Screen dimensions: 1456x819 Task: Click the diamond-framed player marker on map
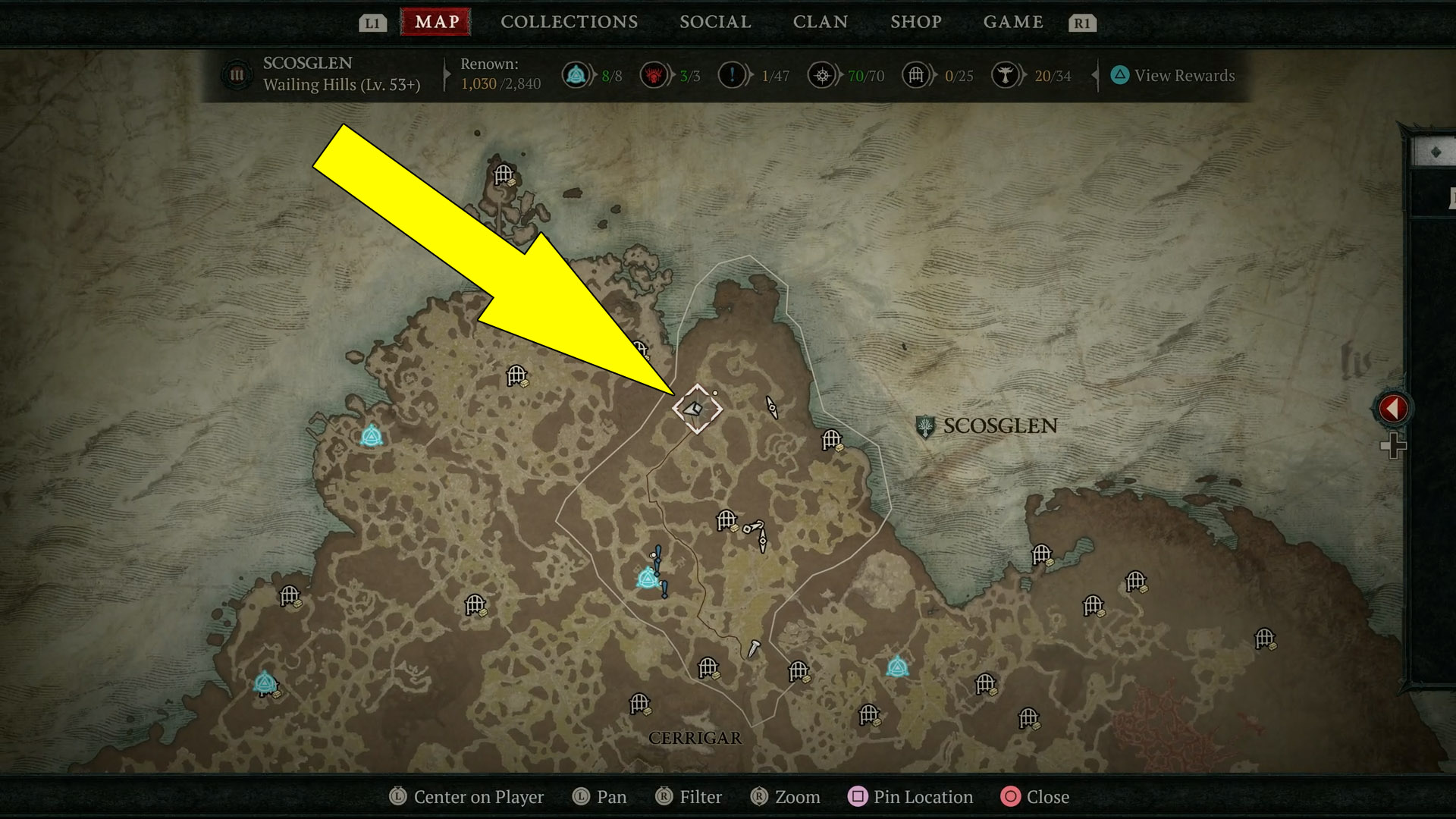697,409
